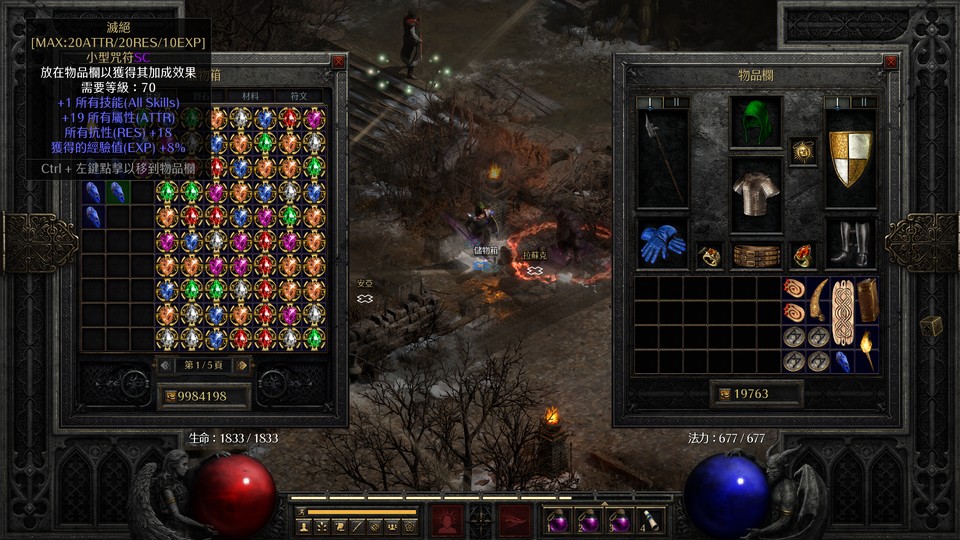
Task: Select the equipped amulet
Action: [802, 151]
